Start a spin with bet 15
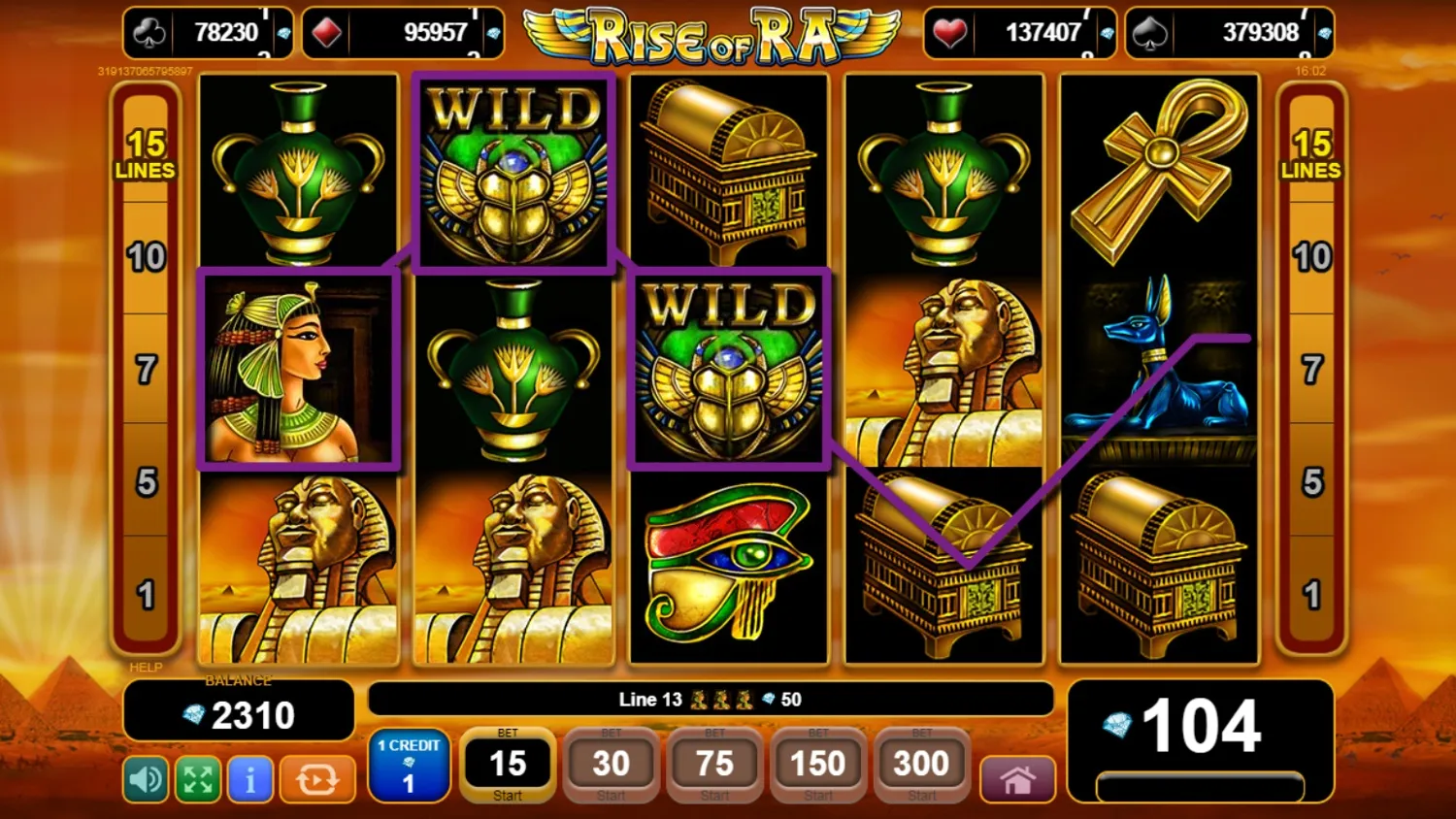1456x819 pixels. (507, 766)
